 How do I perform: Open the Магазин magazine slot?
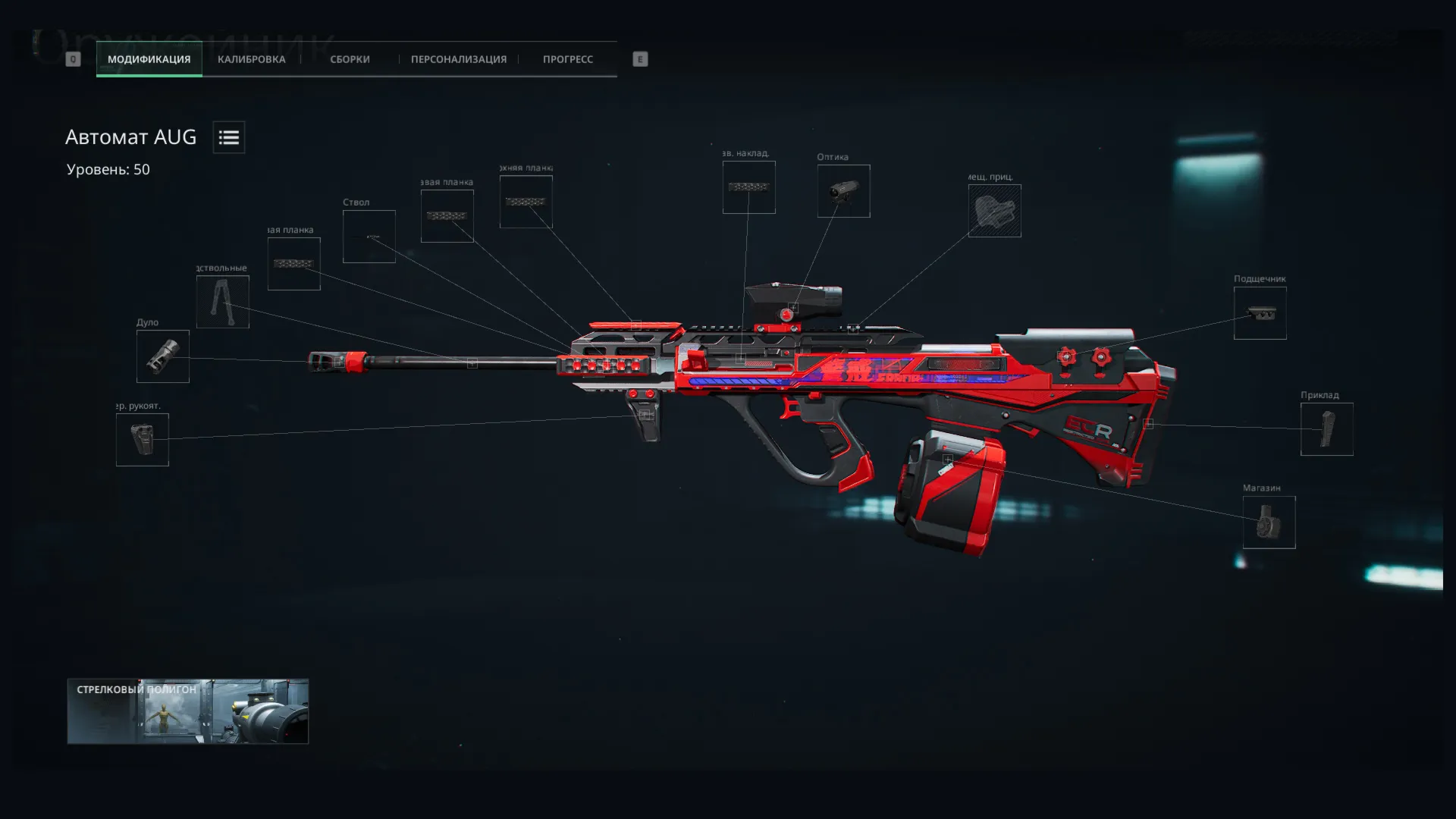pyautogui.click(x=1269, y=522)
